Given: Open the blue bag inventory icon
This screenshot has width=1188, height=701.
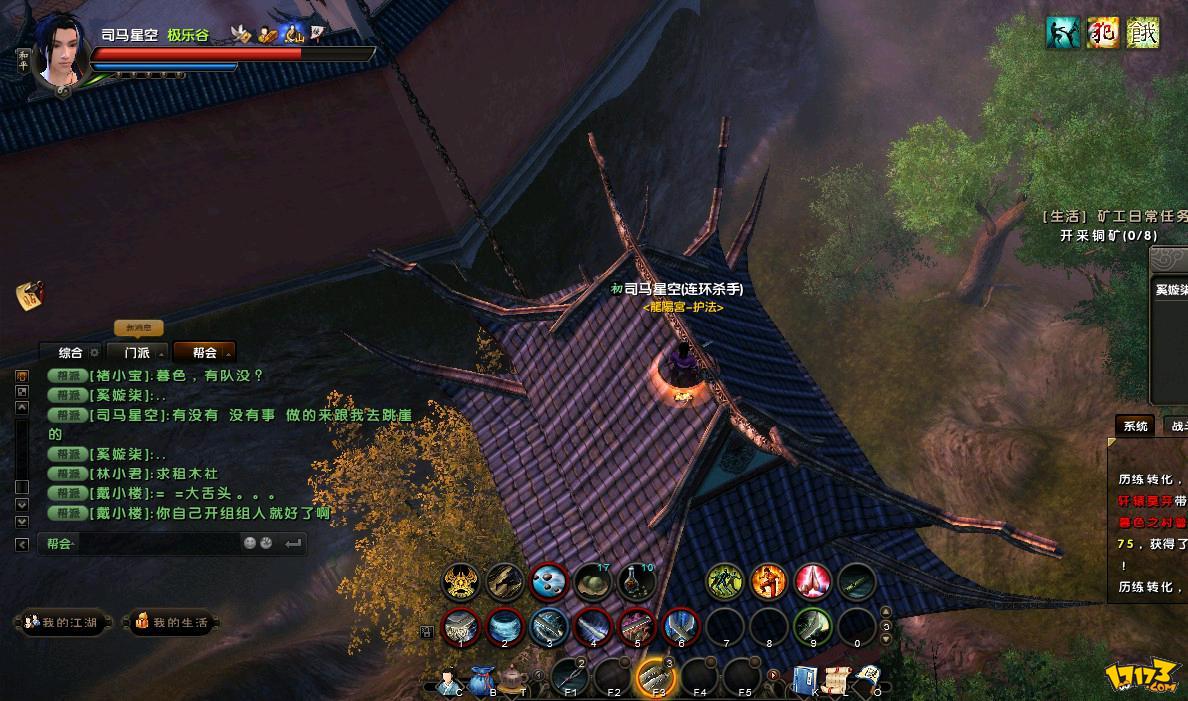Looking at the screenshot, I should coord(483,680).
